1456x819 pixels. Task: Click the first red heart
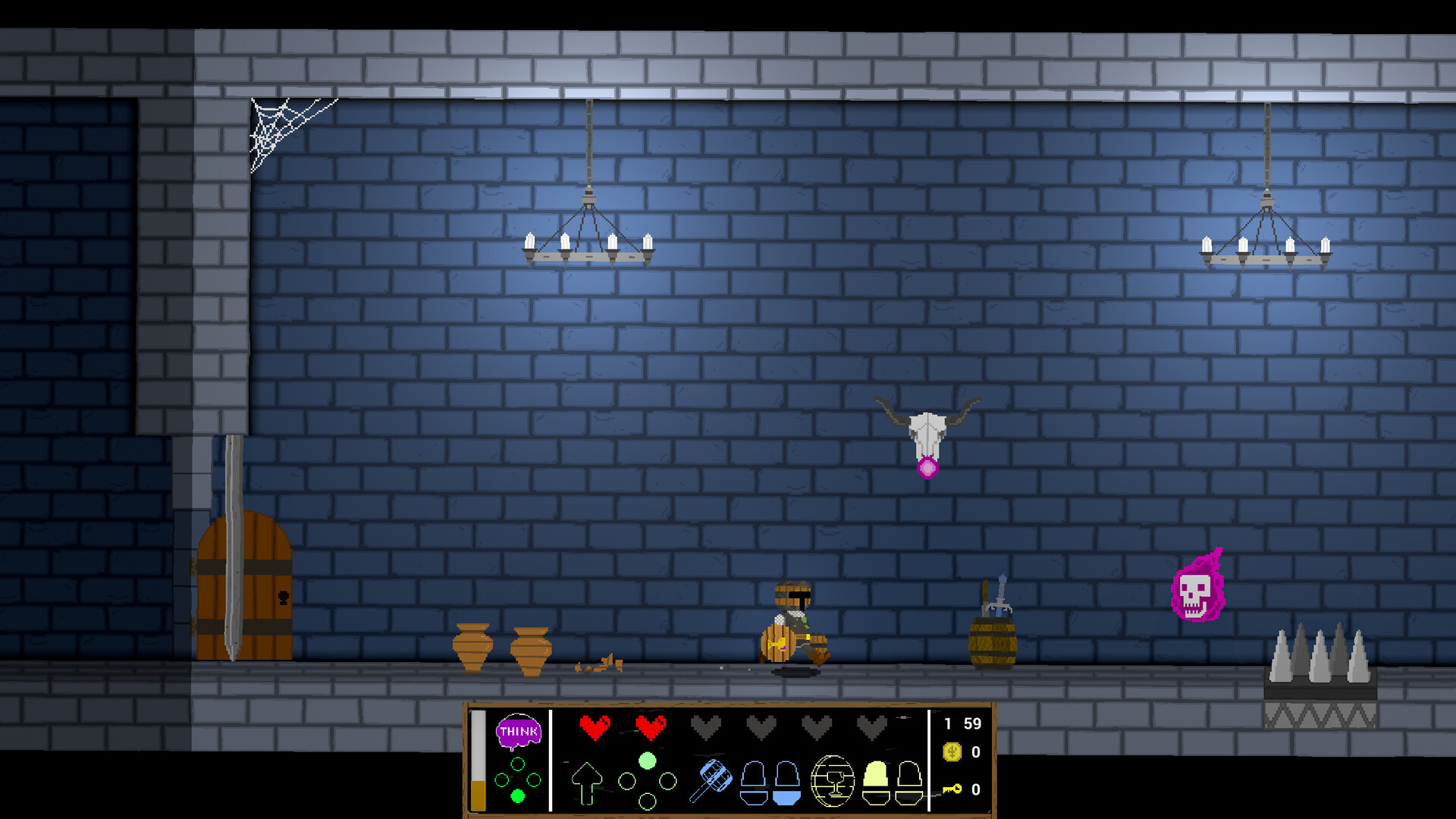(x=595, y=727)
